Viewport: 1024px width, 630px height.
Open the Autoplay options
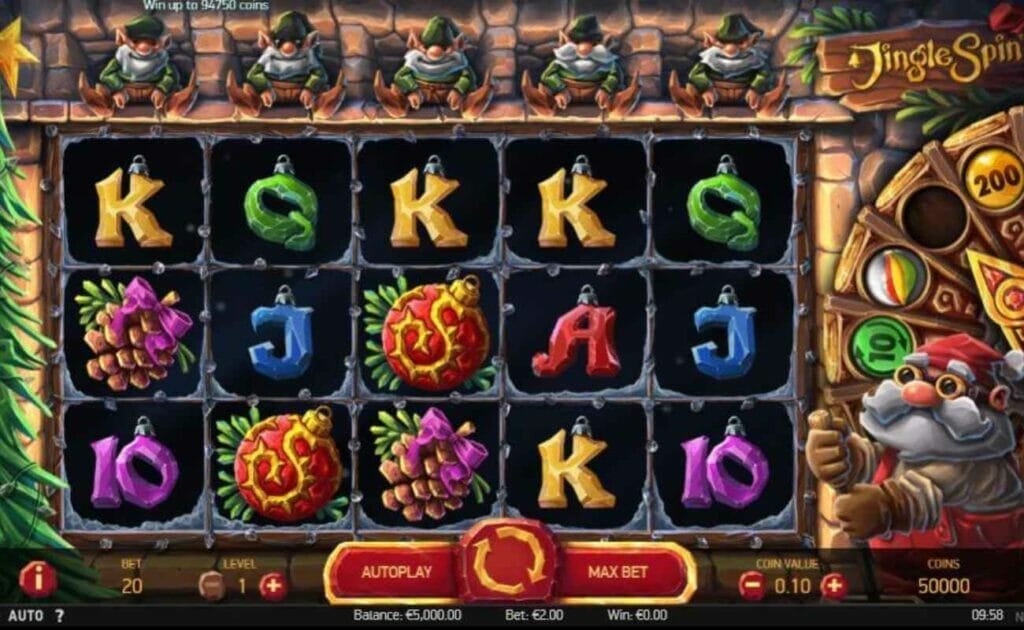[x=395, y=573]
